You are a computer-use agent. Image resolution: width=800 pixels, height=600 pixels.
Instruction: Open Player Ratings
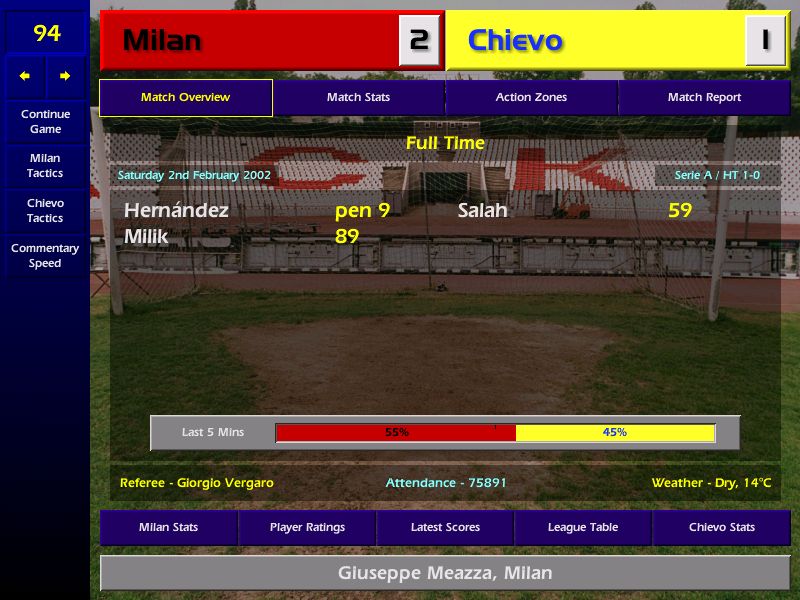coord(307,527)
